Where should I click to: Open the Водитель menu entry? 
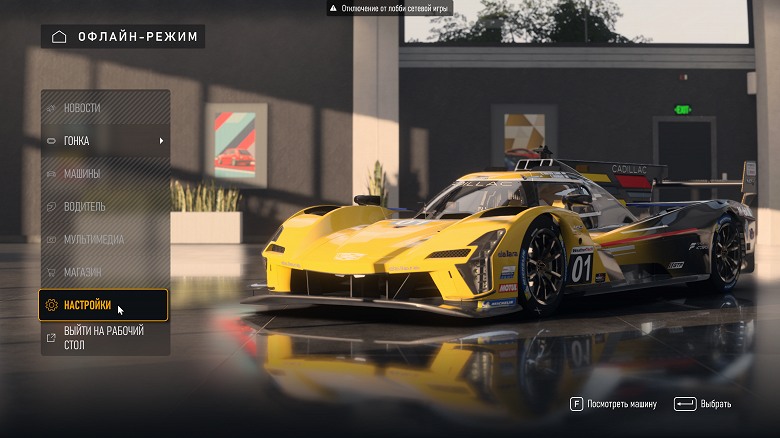pos(104,207)
